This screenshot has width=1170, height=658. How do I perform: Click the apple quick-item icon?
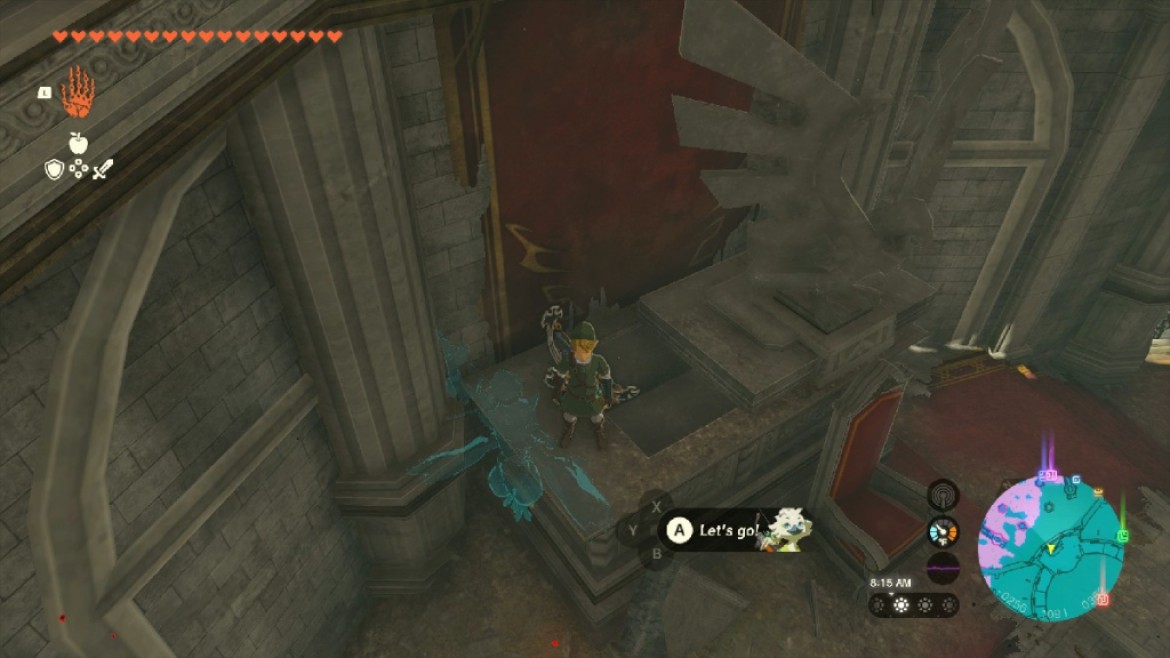(78, 143)
